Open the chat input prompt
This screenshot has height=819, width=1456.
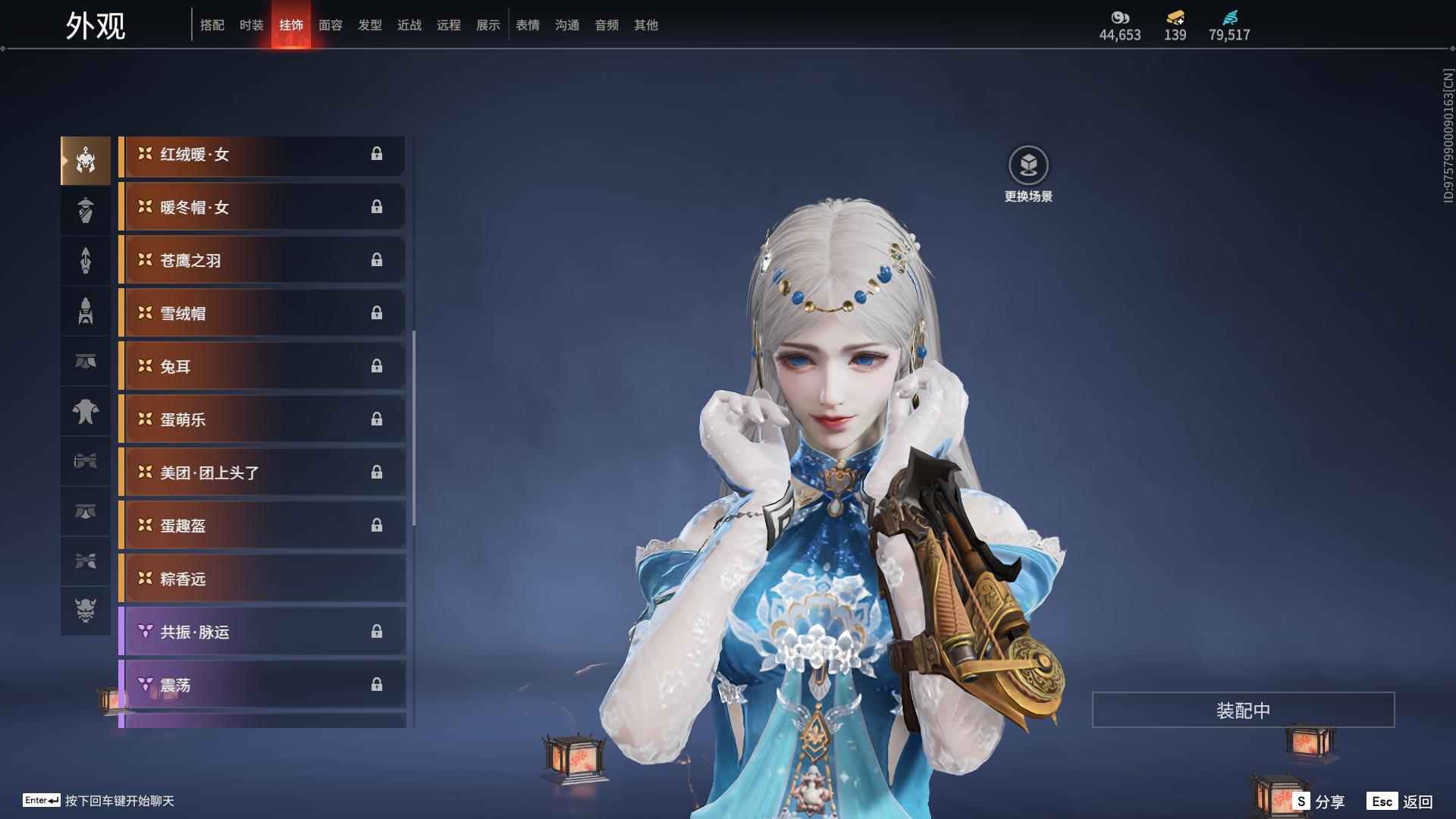[99, 801]
